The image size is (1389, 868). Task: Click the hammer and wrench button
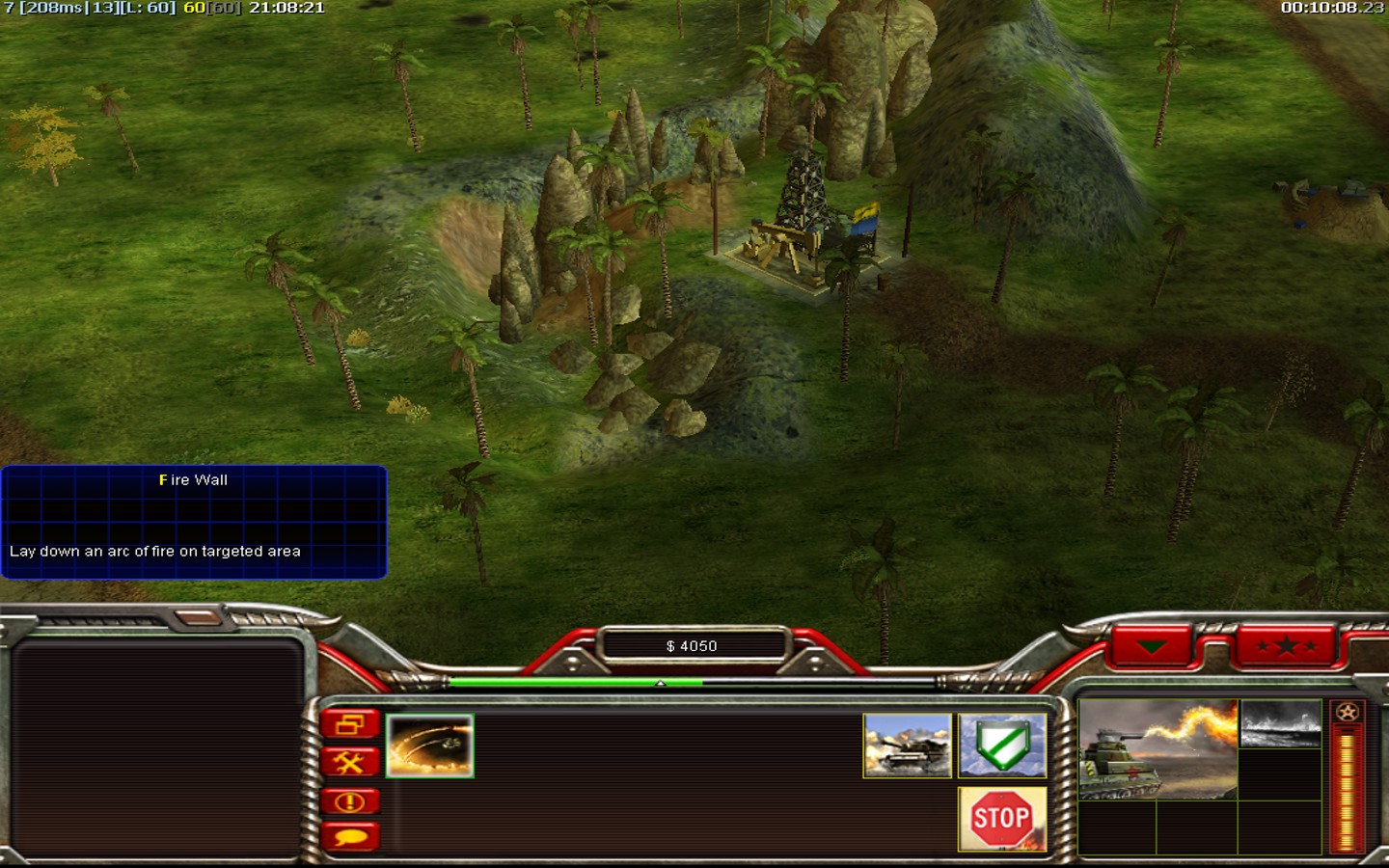click(349, 763)
